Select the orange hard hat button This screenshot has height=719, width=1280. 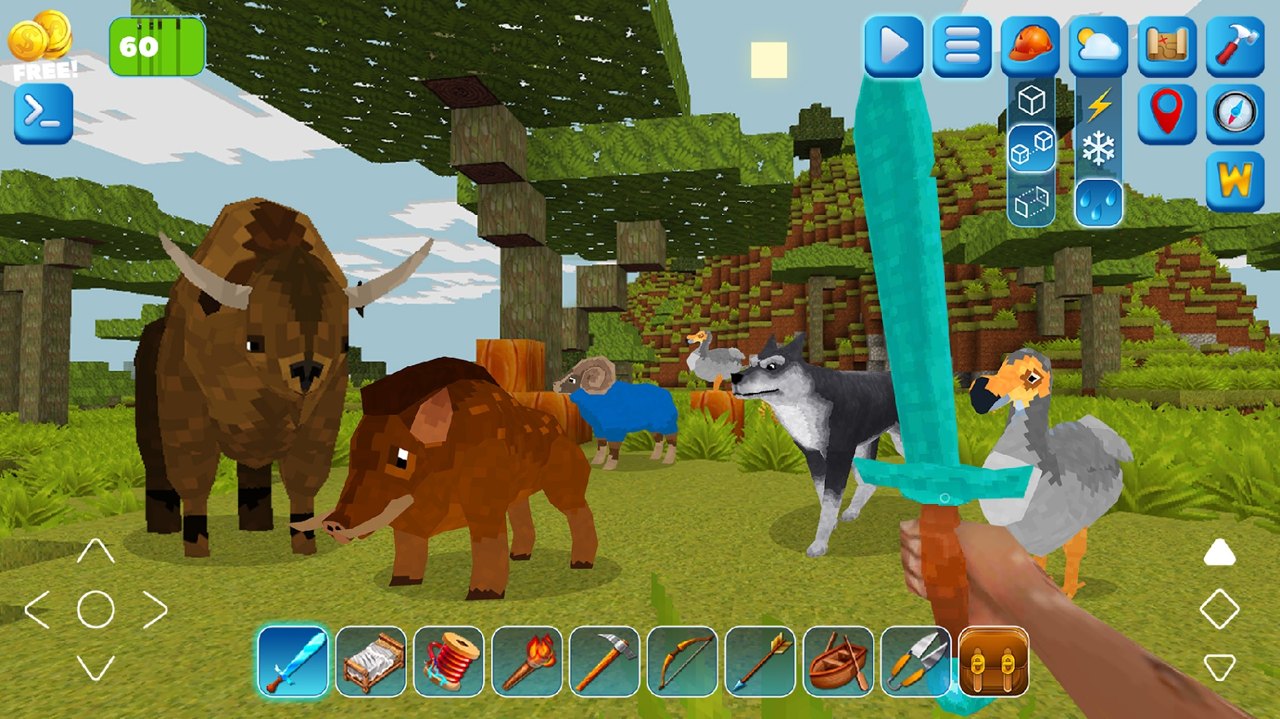click(x=1030, y=46)
